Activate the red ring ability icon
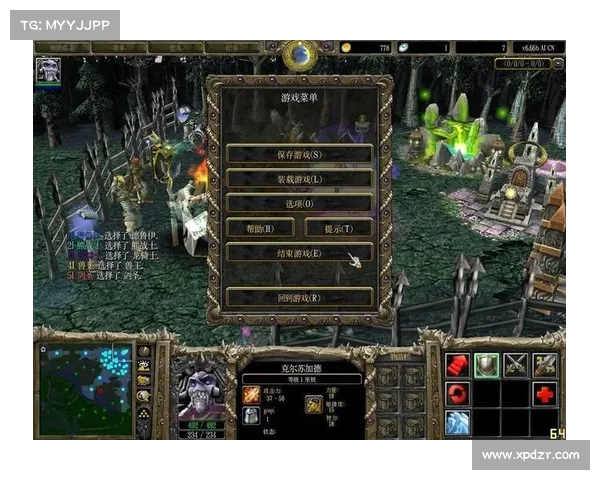This screenshot has height=480, width=600. click(x=458, y=393)
